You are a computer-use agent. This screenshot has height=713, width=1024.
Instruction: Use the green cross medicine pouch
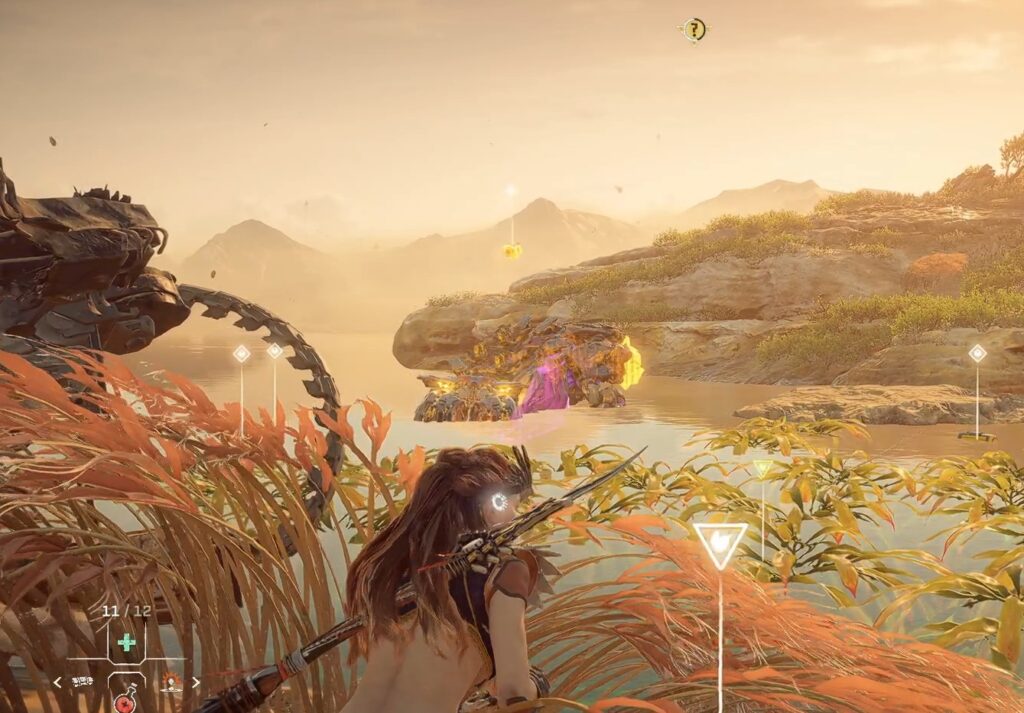pos(127,643)
